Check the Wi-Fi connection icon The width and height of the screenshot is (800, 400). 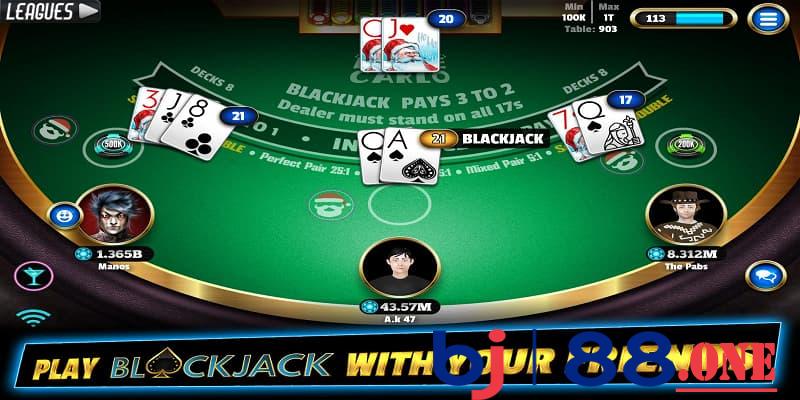32,319
